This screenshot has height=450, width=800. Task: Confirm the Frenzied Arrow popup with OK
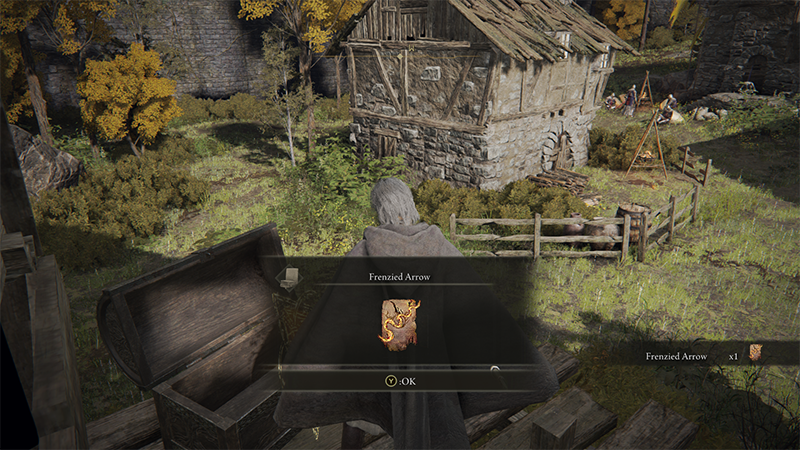click(x=400, y=380)
